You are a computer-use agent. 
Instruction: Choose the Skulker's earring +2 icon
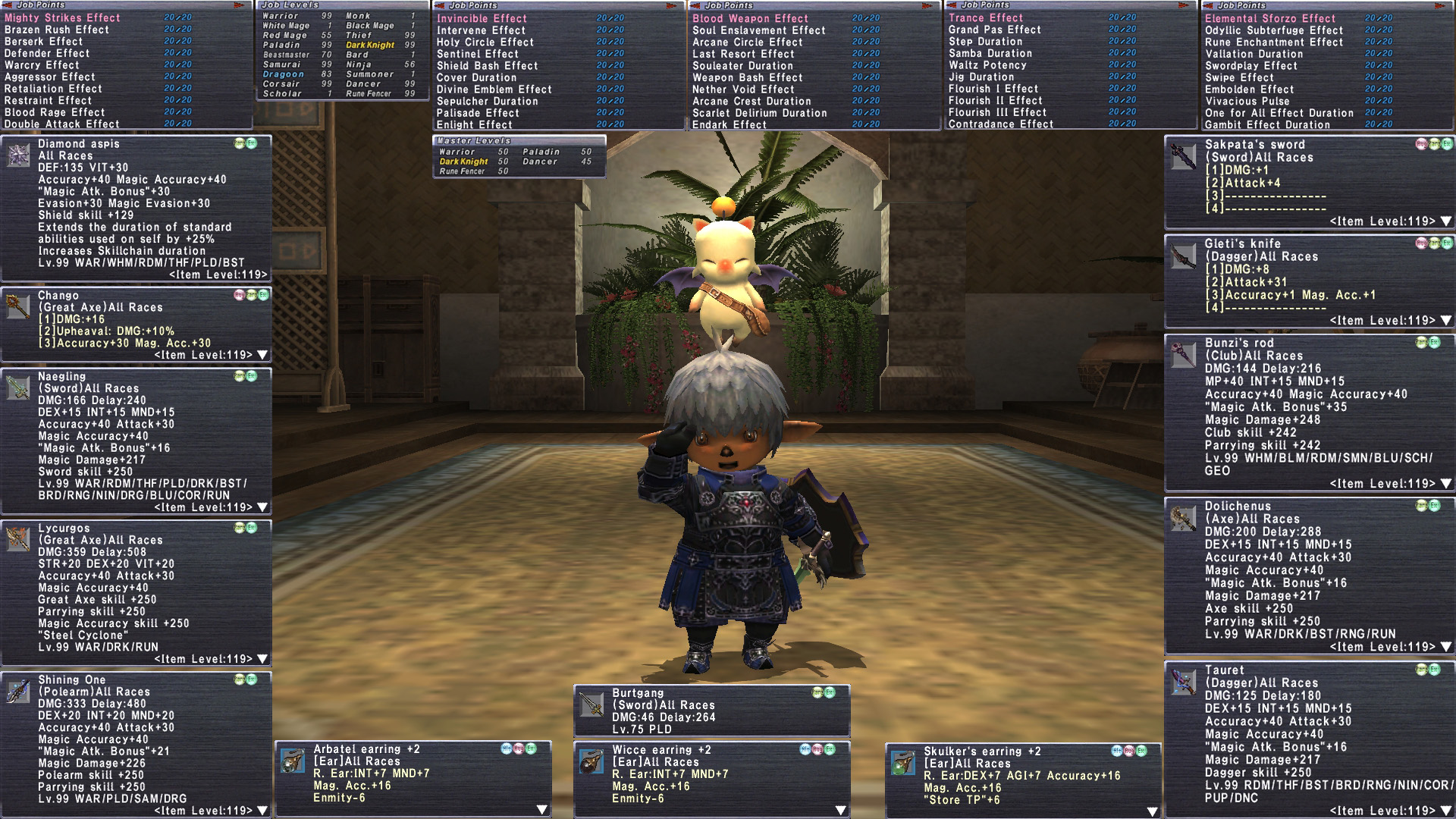click(902, 763)
